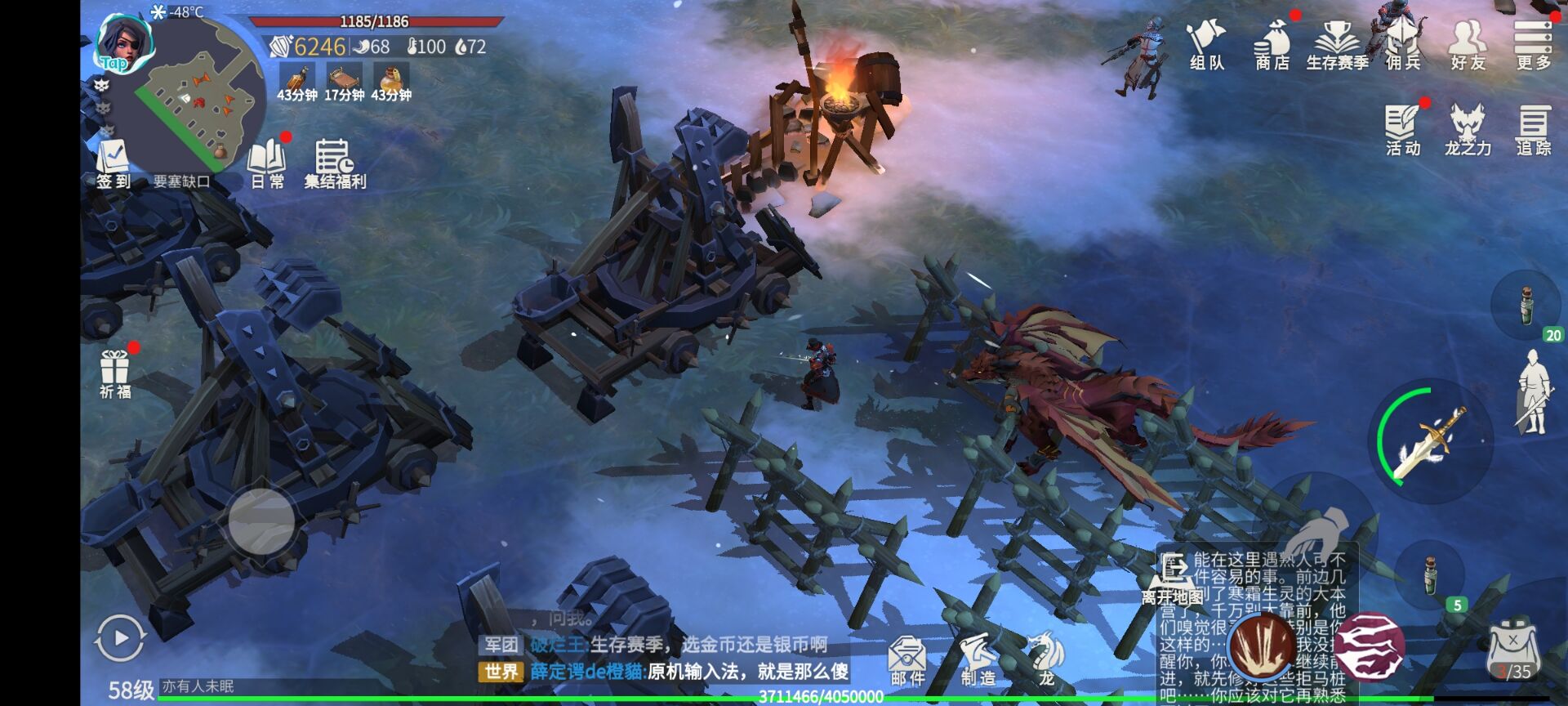Screen dimensions: 1568x706
Task: Open the 龙之力 dragon power menu
Action: click(x=1468, y=130)
